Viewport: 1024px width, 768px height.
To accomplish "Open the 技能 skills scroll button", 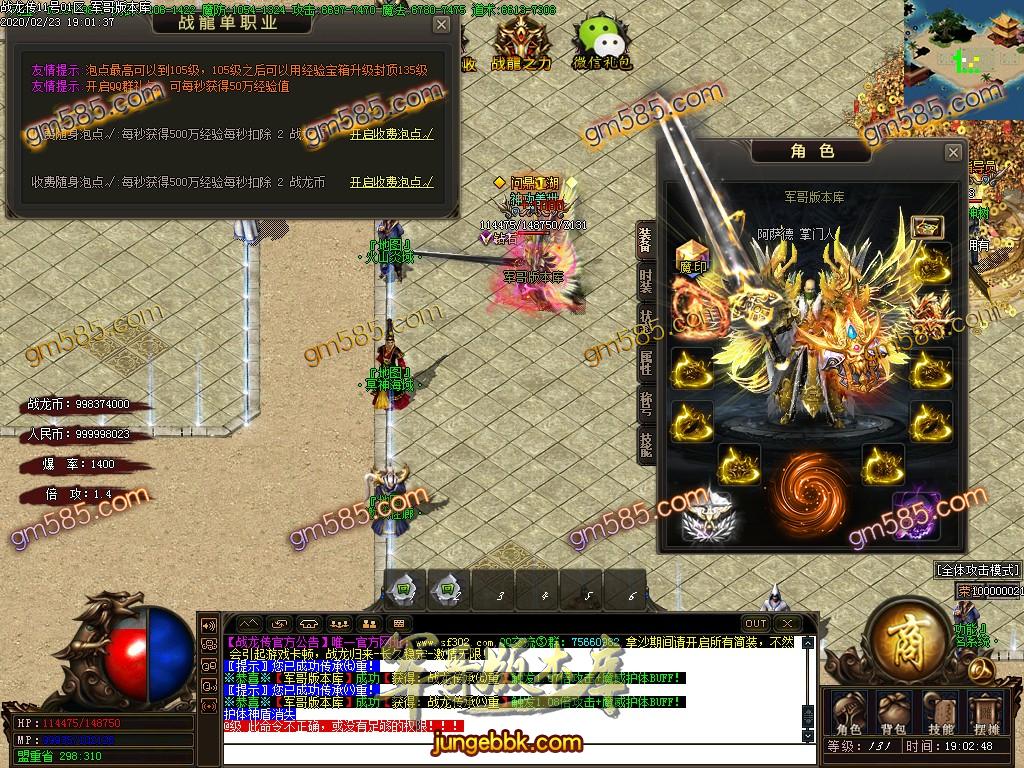I will (940, 712).
